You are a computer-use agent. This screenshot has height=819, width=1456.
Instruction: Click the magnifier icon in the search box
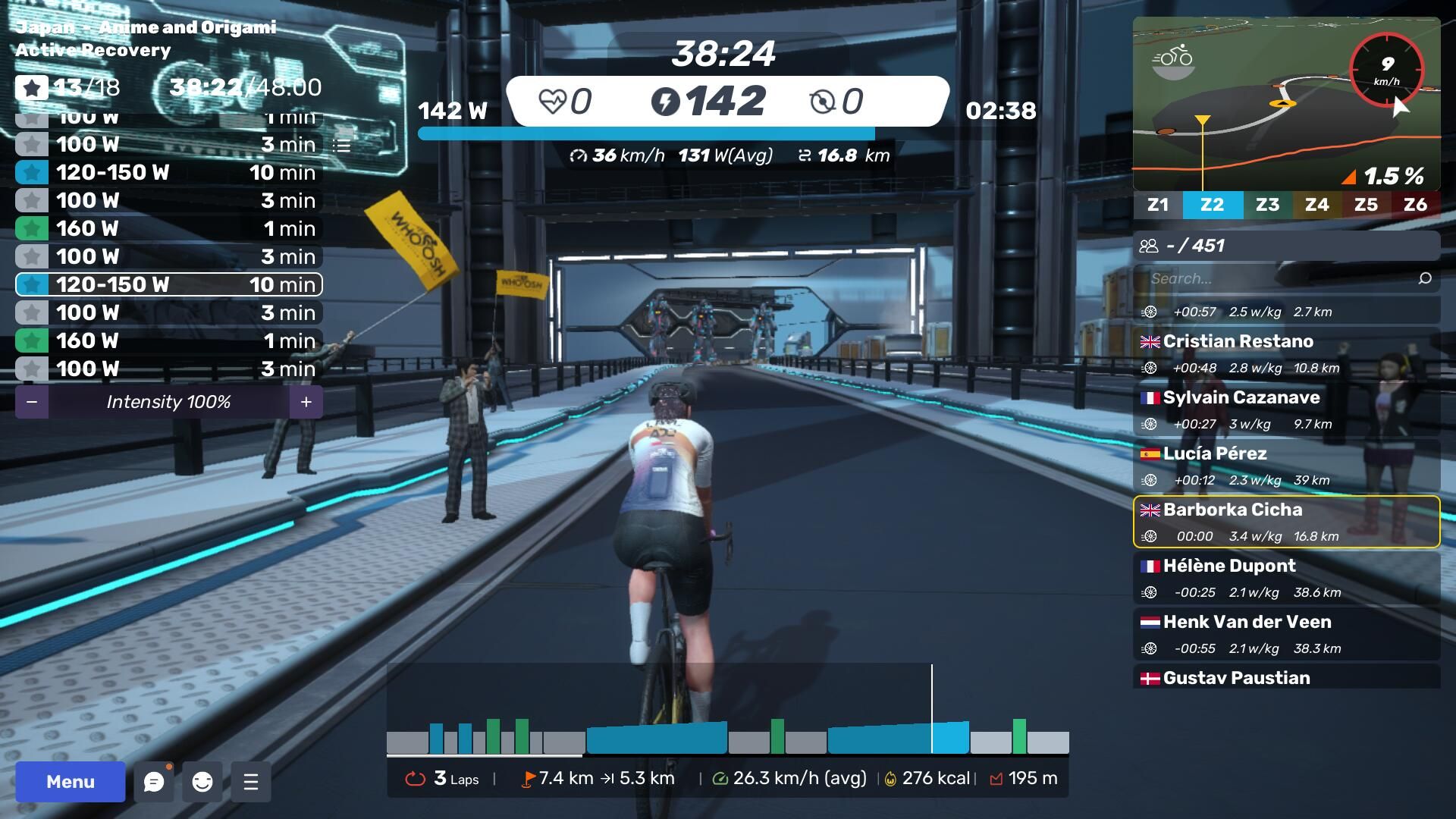click(1425, 278)
